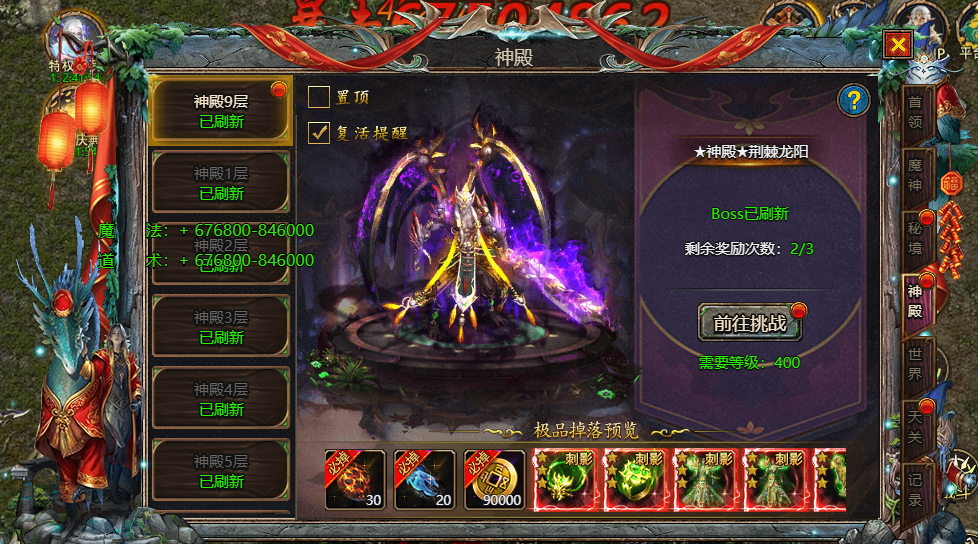978x544 pixels.
Task: Inspect the gold coin 90000 drop
Action: pyautogui.click(x=494, y=480)
